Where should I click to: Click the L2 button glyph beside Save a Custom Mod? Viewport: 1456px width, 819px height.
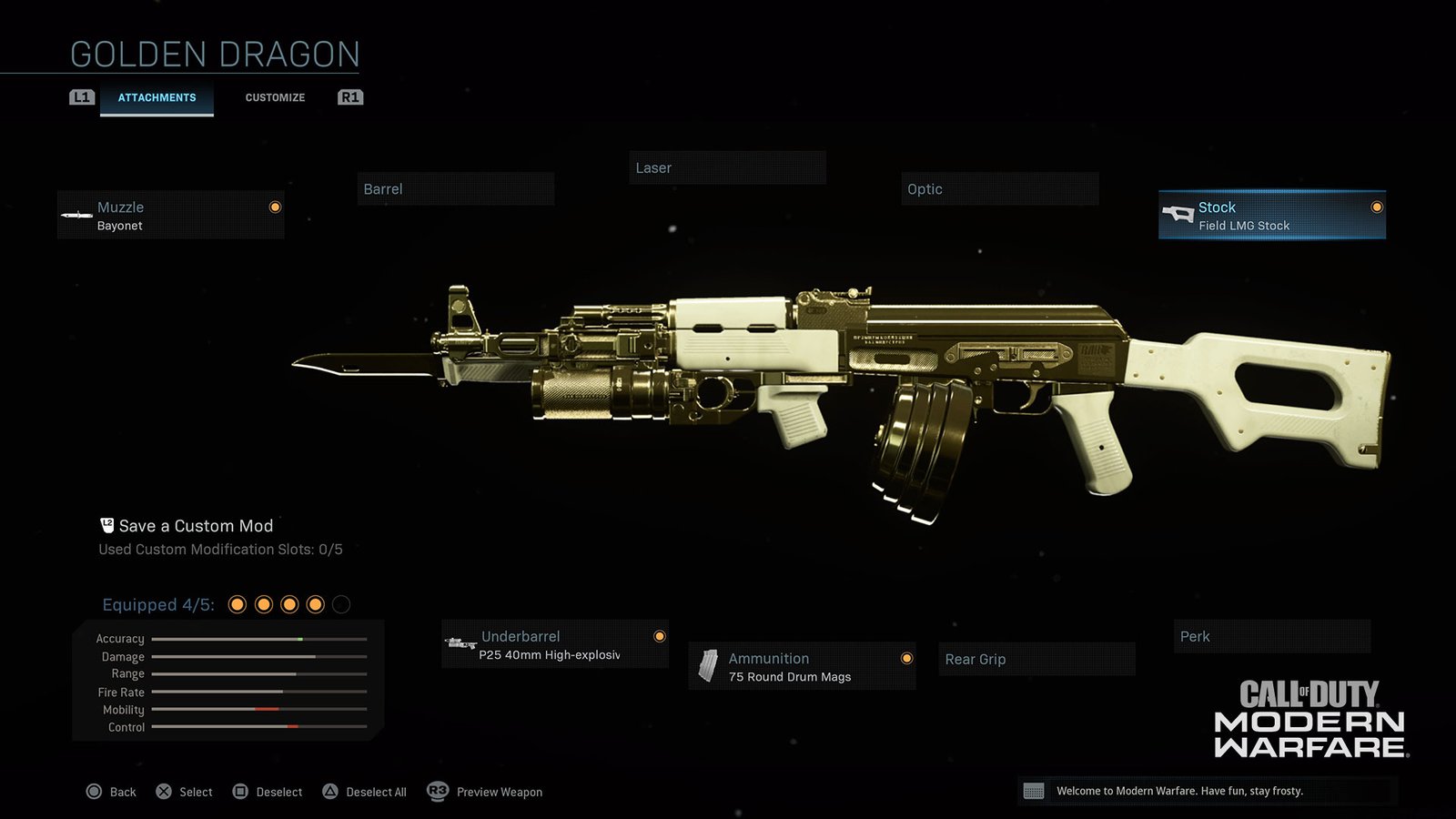[106, 523]
